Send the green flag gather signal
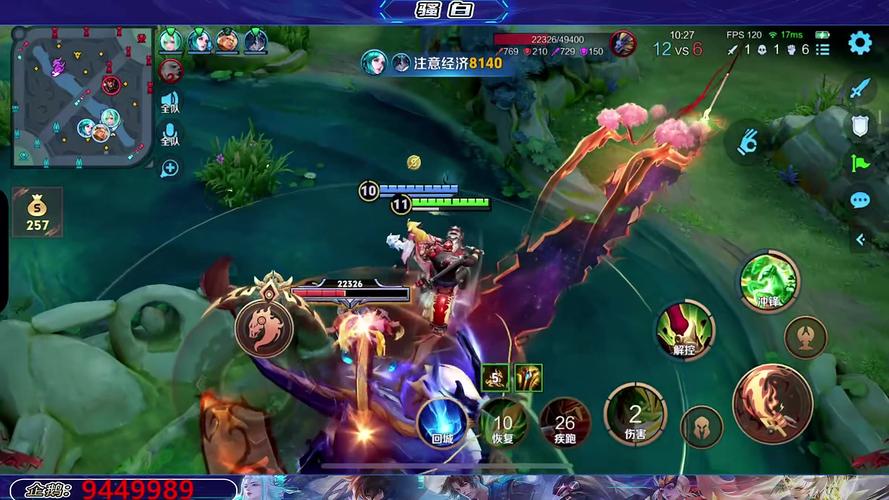This screenshot has height=500, width=889. point(860,162)
